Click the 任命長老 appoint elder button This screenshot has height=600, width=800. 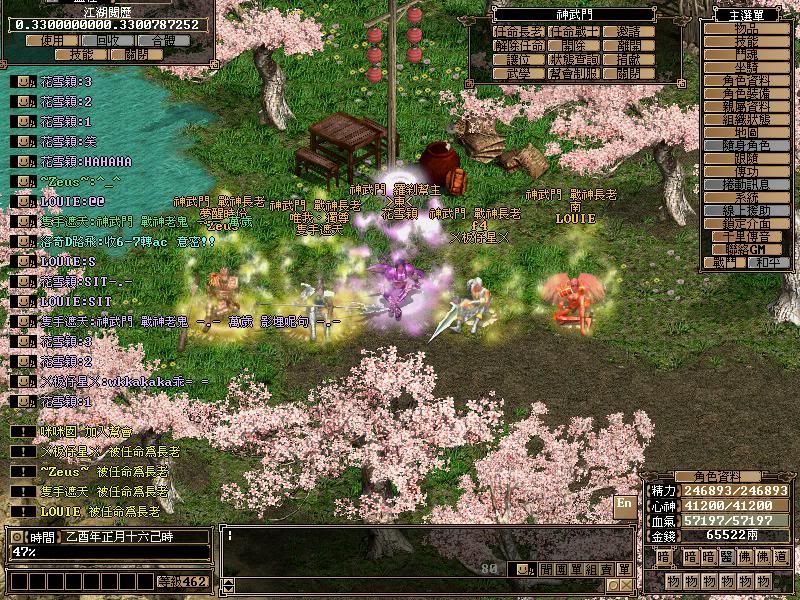tap(519, 32)
